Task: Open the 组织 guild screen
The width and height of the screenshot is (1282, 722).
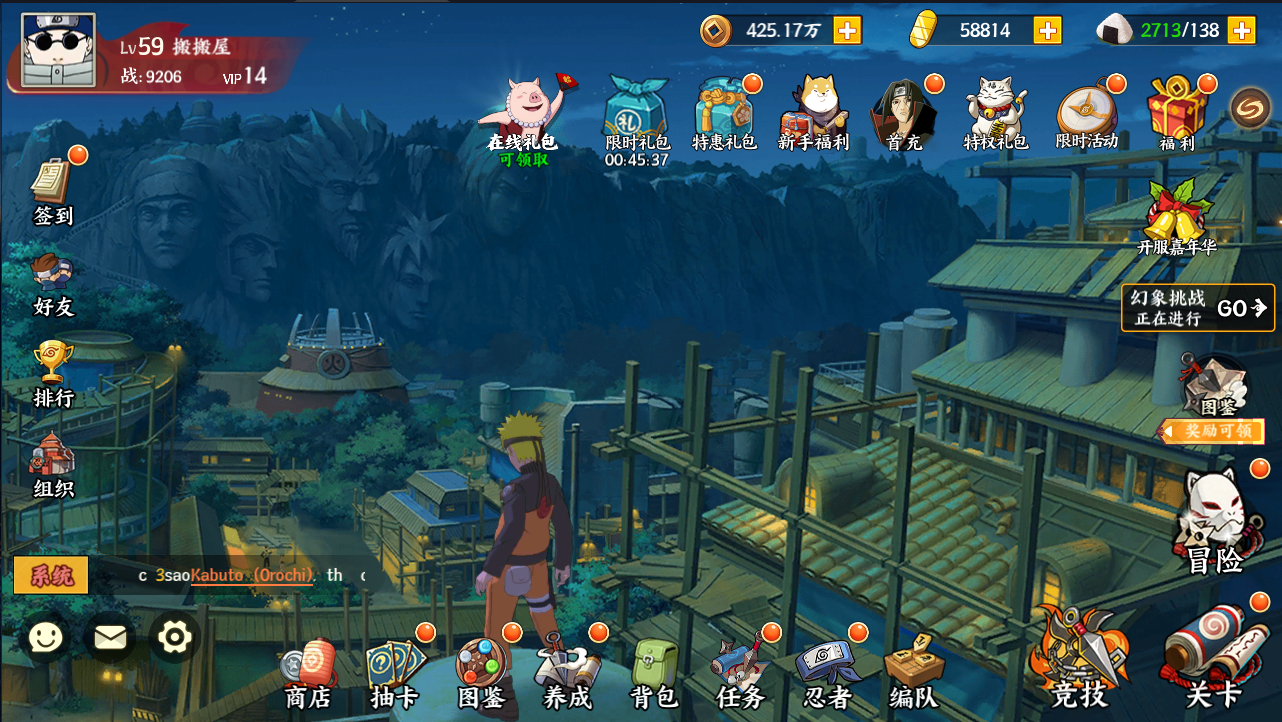Action: [53, 466]
